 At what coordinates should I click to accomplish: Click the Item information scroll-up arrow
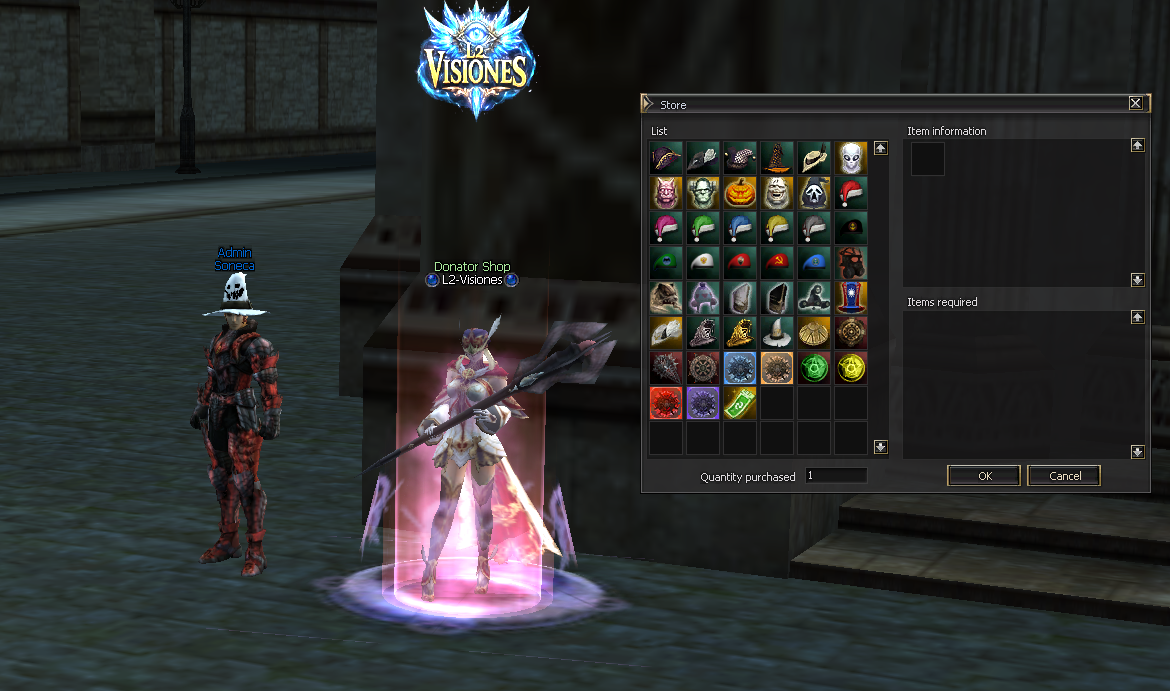pos(1137,145)
